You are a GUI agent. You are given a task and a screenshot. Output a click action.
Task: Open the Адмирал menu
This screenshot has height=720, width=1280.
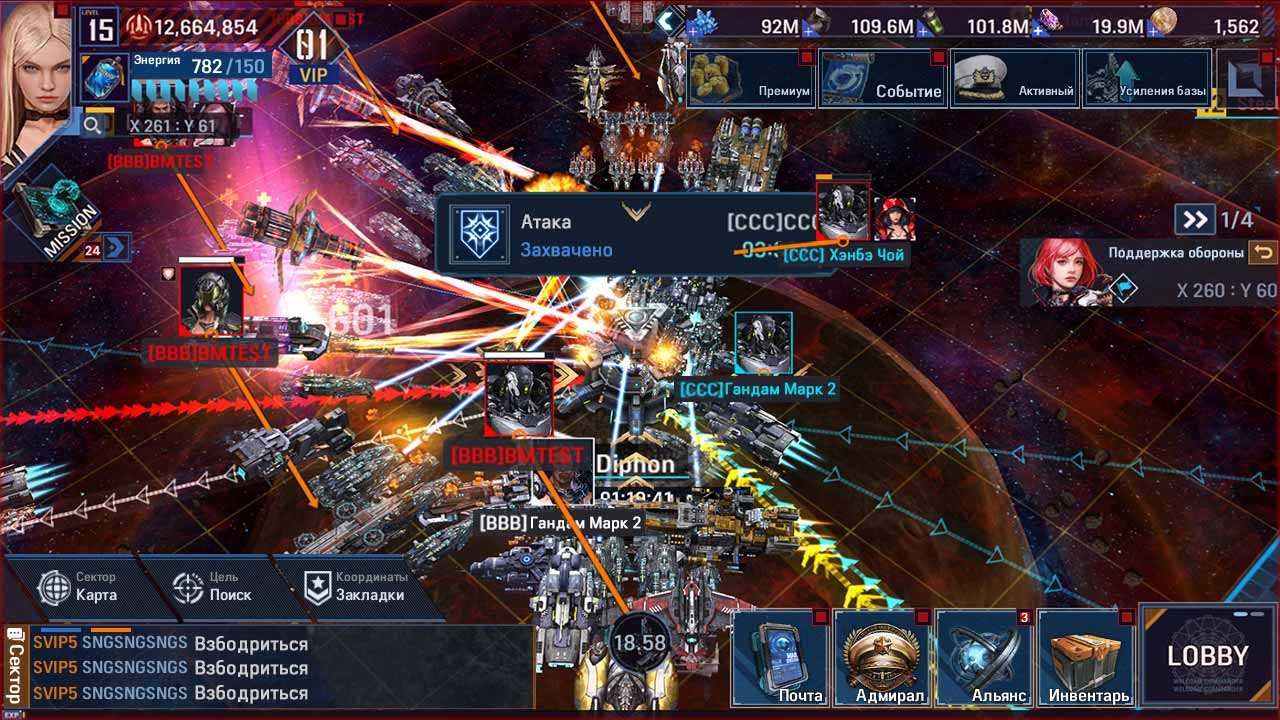point(882,658)
